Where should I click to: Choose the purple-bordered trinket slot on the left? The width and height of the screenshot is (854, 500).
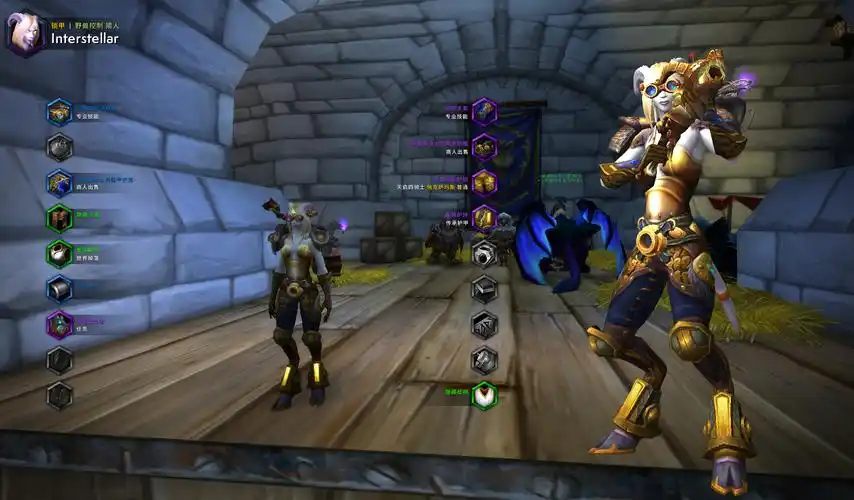click(60, 324)
